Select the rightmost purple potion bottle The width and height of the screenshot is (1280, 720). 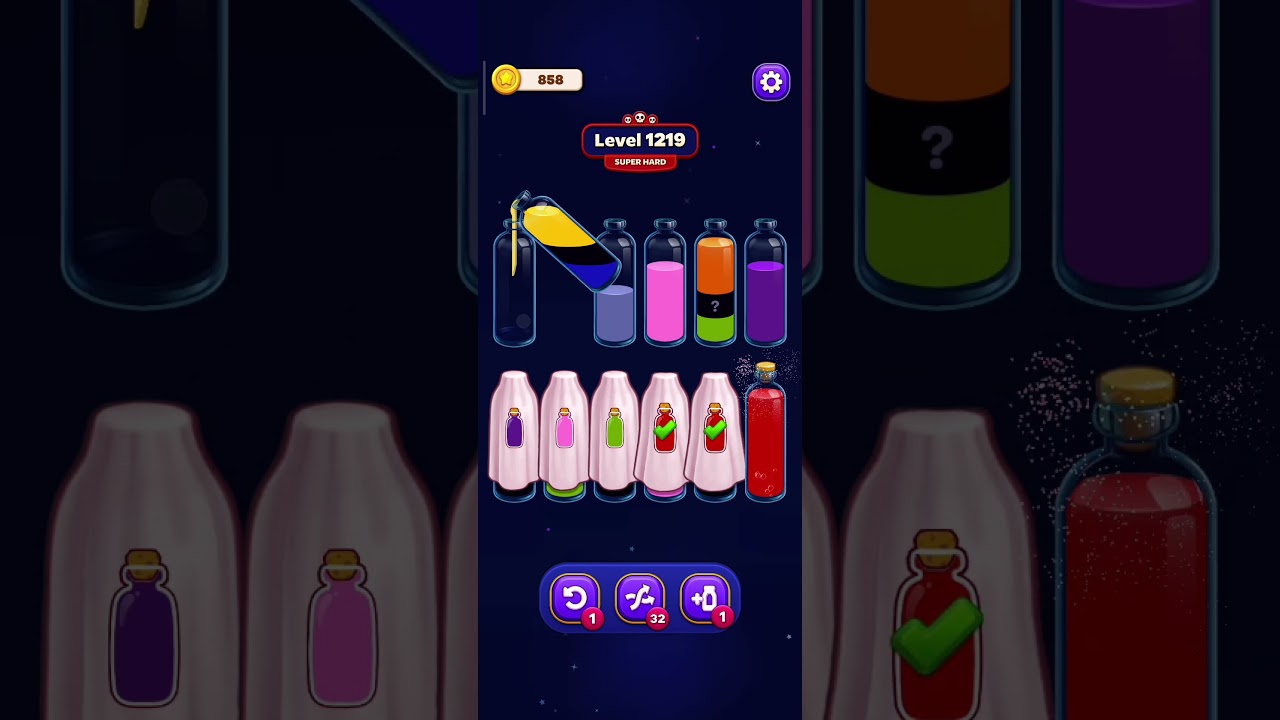766,290
